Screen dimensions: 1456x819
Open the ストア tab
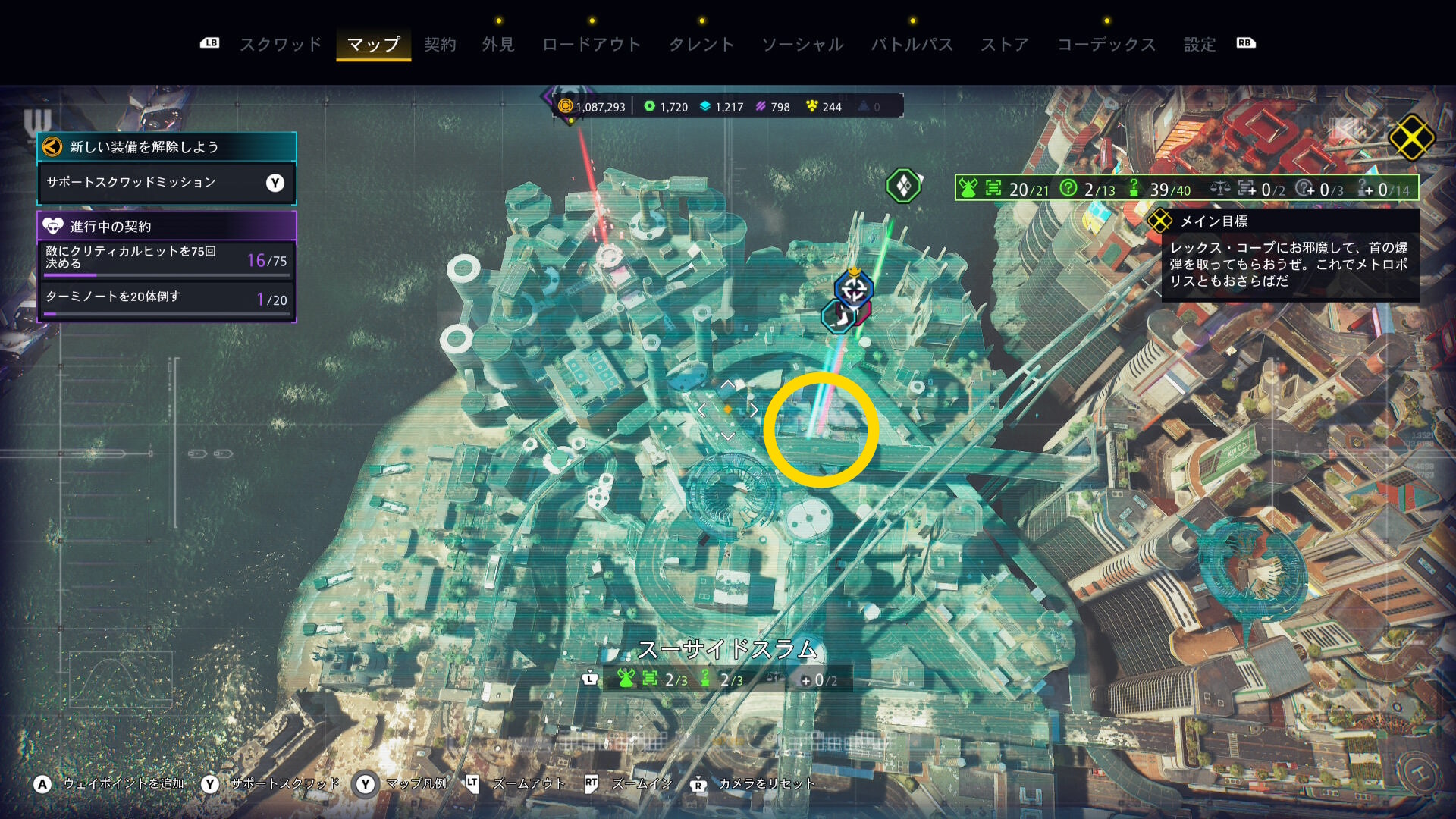point(1005,45)
